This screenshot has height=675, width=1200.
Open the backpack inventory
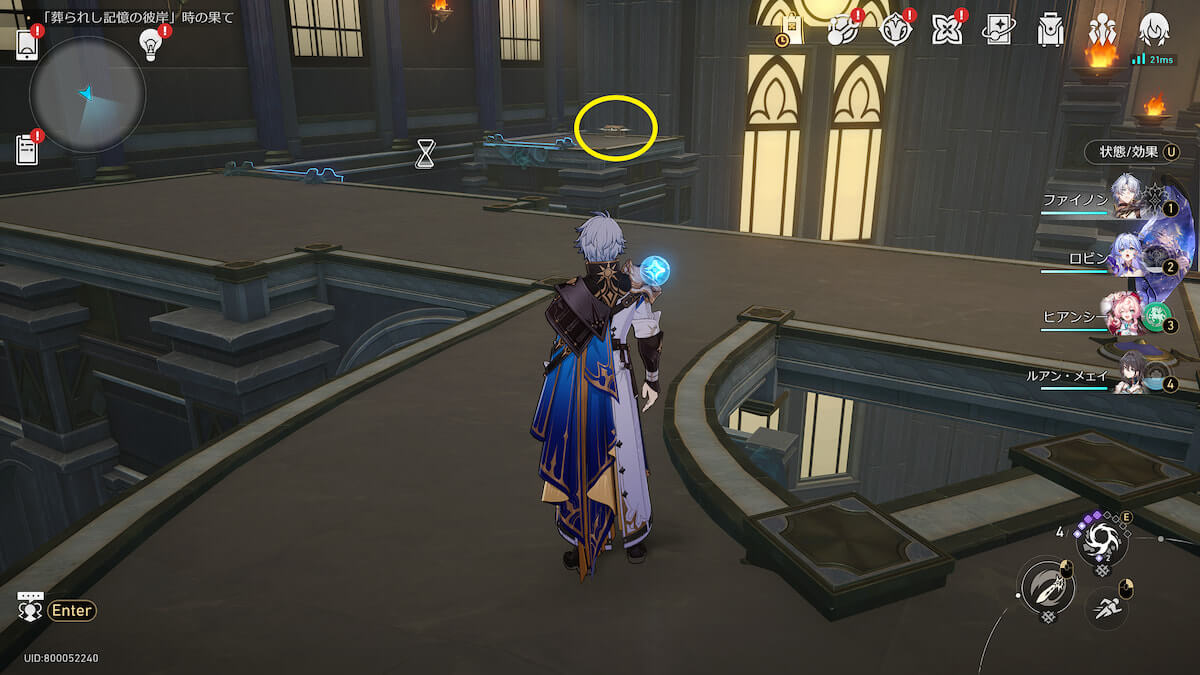click(x=1050, y=31)
